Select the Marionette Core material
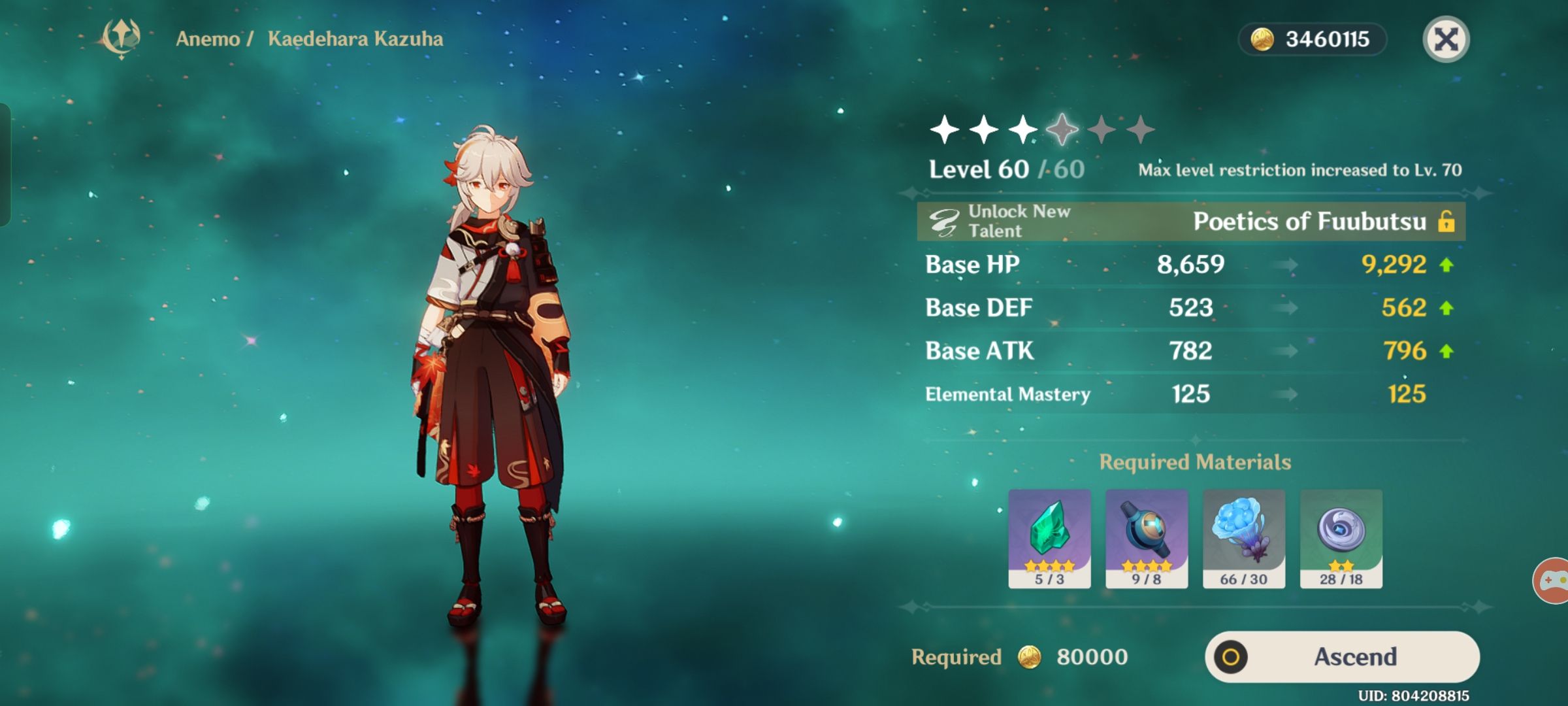Image resolution: width=1568 pixels, height=706 pixels. 1147,539
